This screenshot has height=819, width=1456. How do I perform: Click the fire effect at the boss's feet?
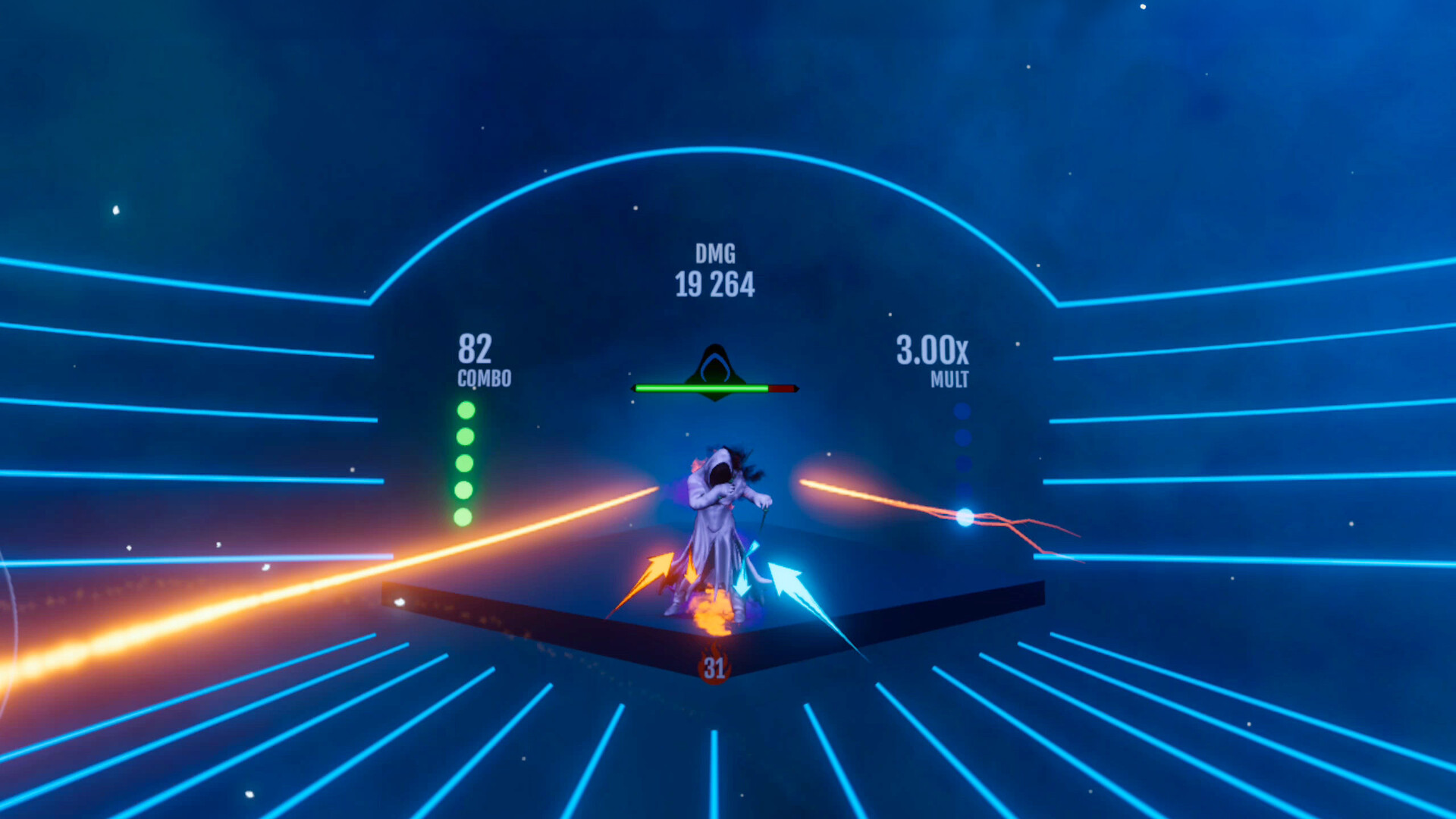[x=713, y=614]
